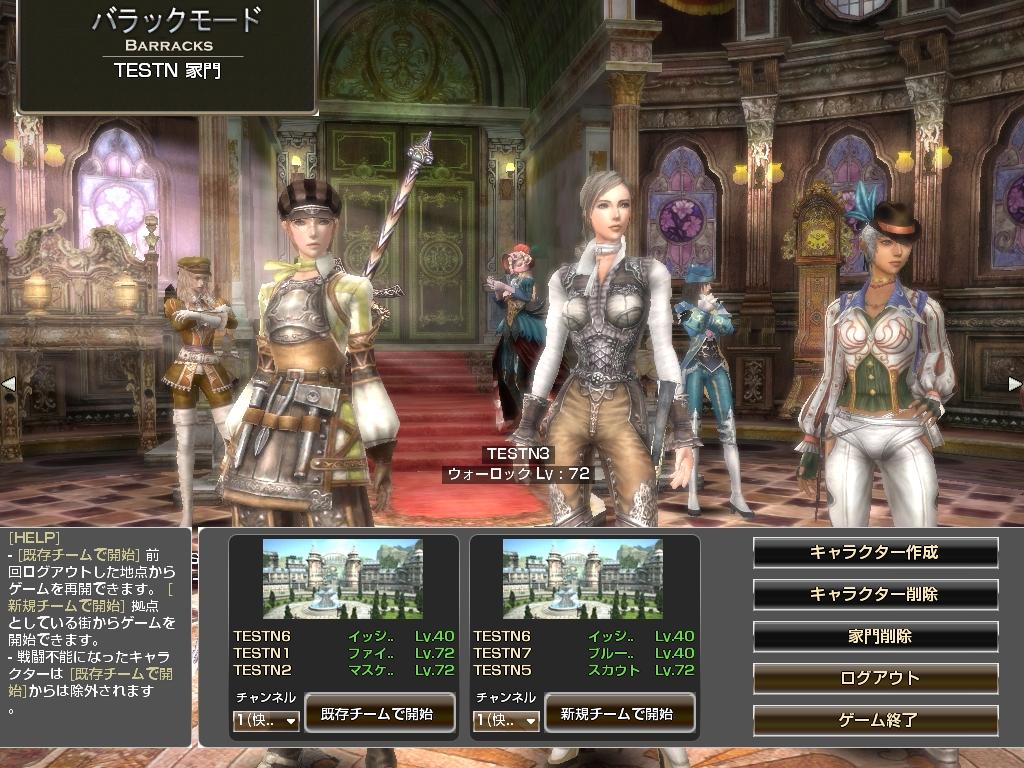This screenshot has height=768, width=1024.
Task: Log out with the ログアウト button
Action: point(875,678)
